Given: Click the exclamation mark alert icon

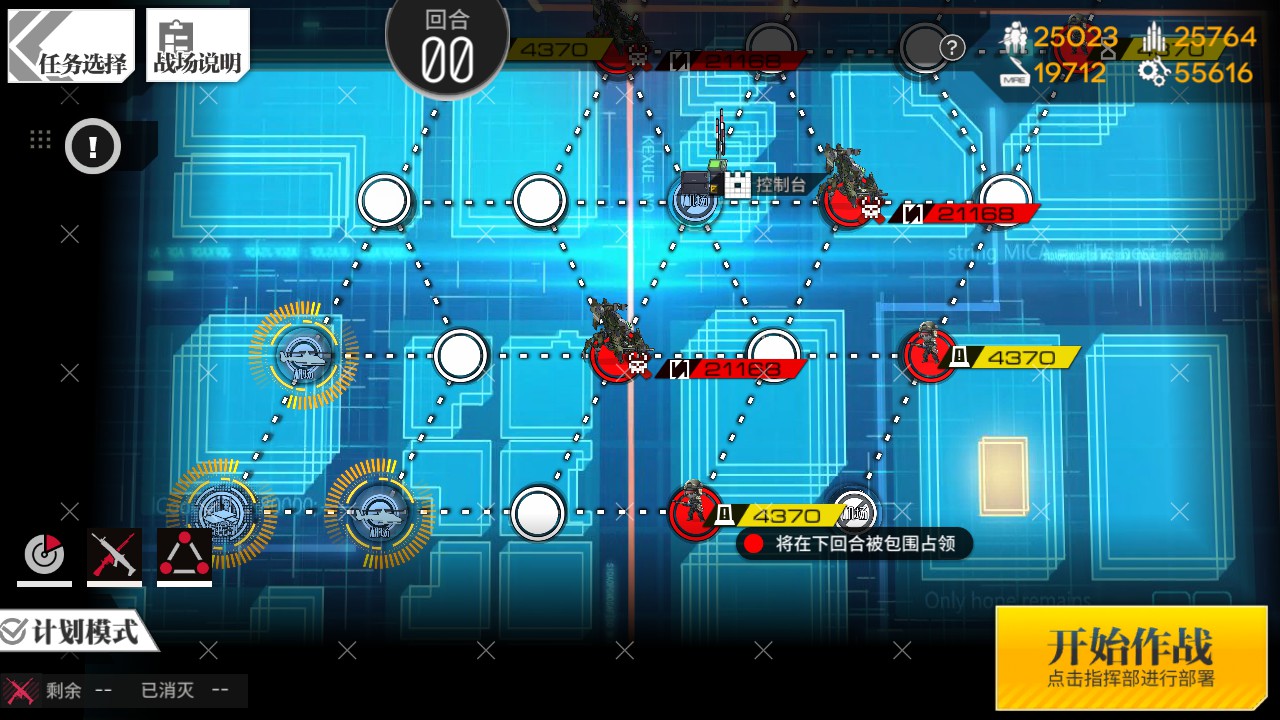Looking at the screenshot, I should click(93, 148).
